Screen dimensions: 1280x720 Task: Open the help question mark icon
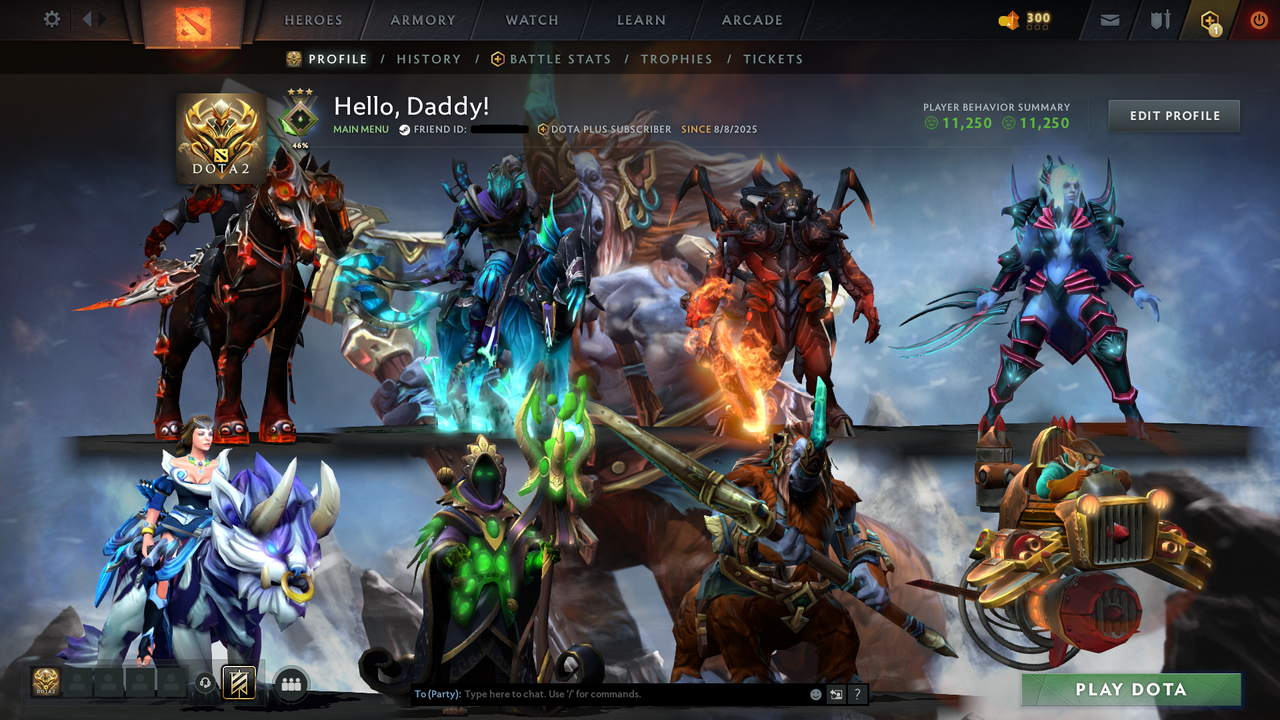point(856,693)
